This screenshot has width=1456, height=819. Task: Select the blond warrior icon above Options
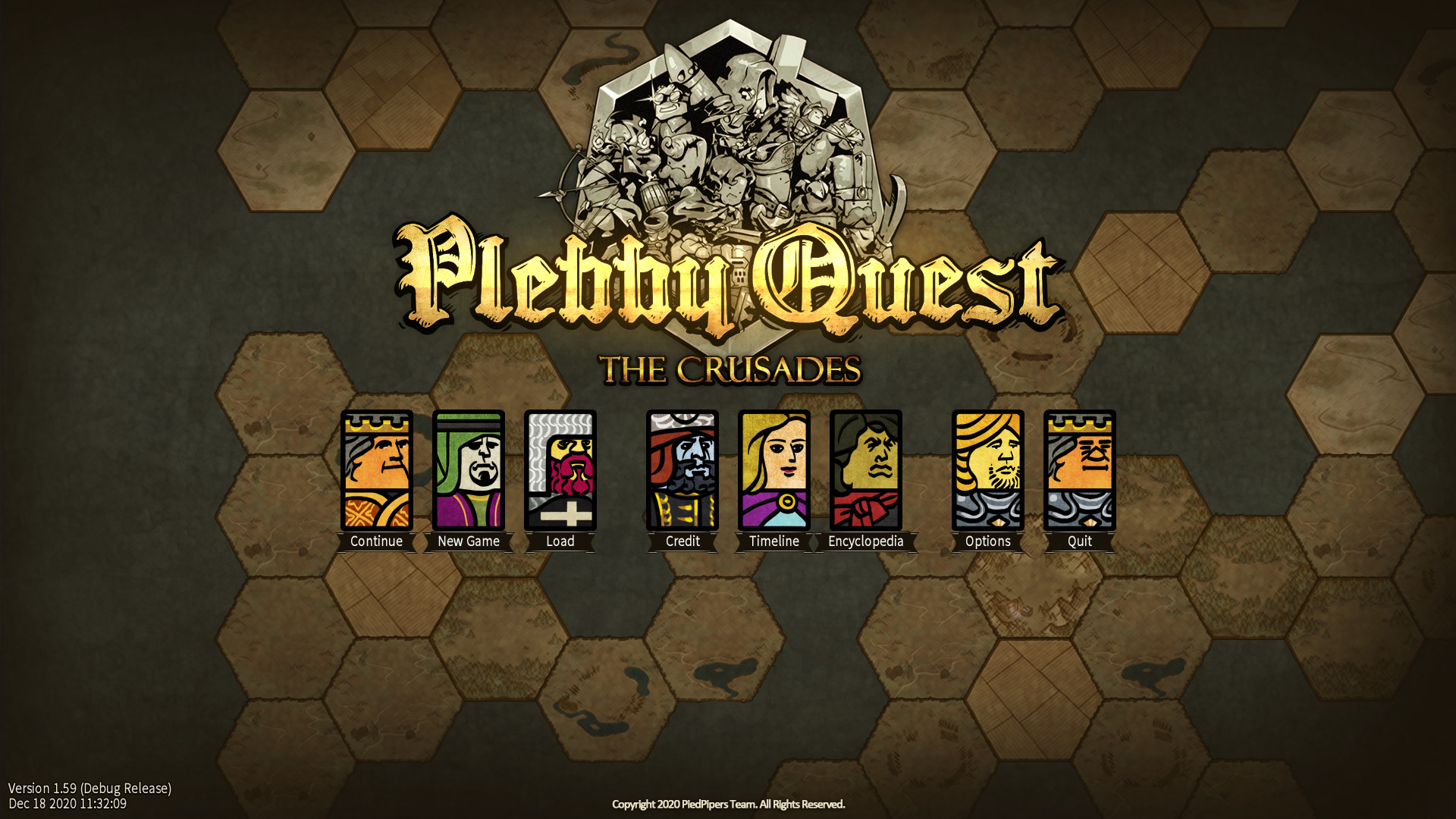[988, 469]
